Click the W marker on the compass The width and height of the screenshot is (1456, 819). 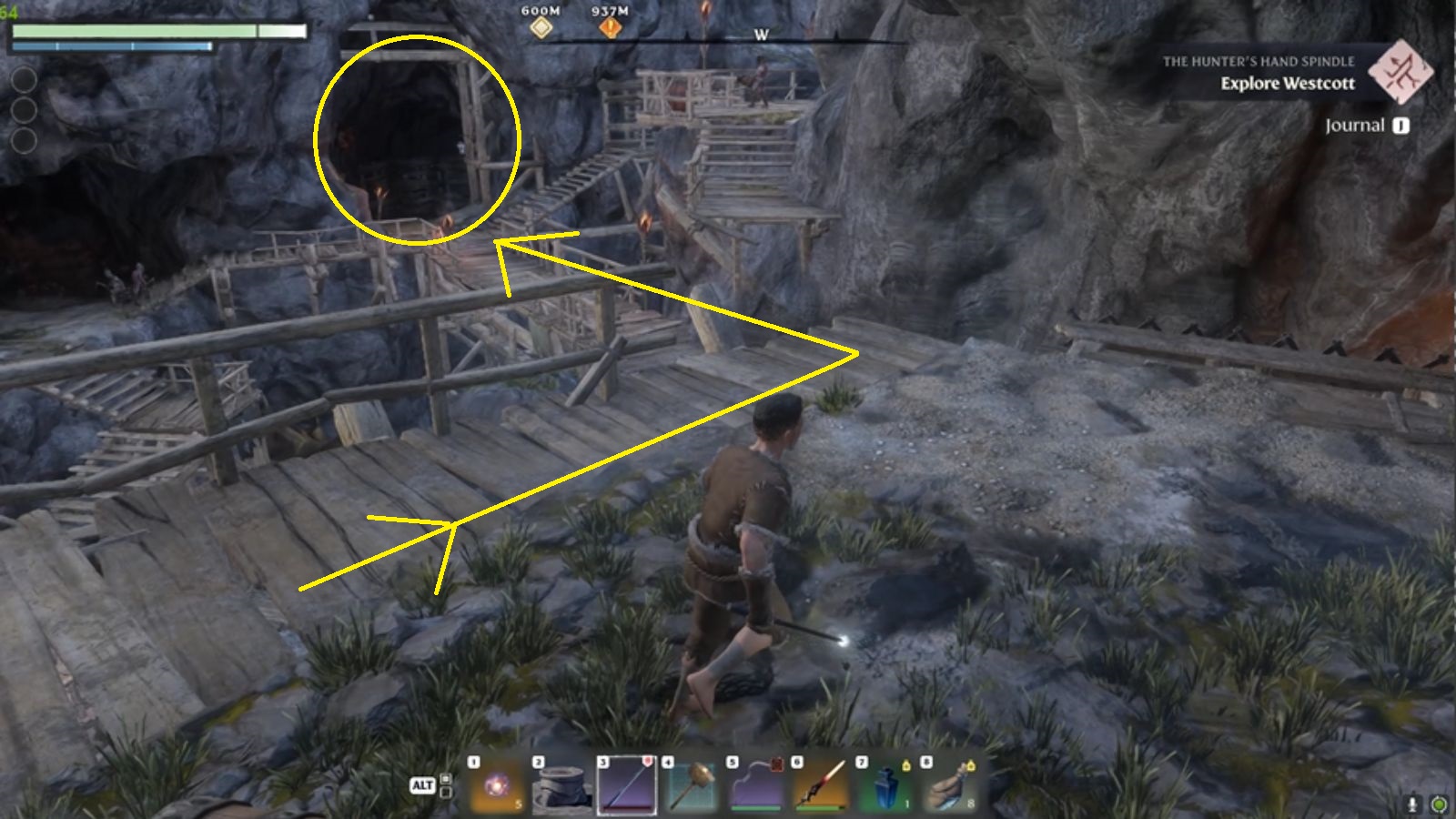761,35
